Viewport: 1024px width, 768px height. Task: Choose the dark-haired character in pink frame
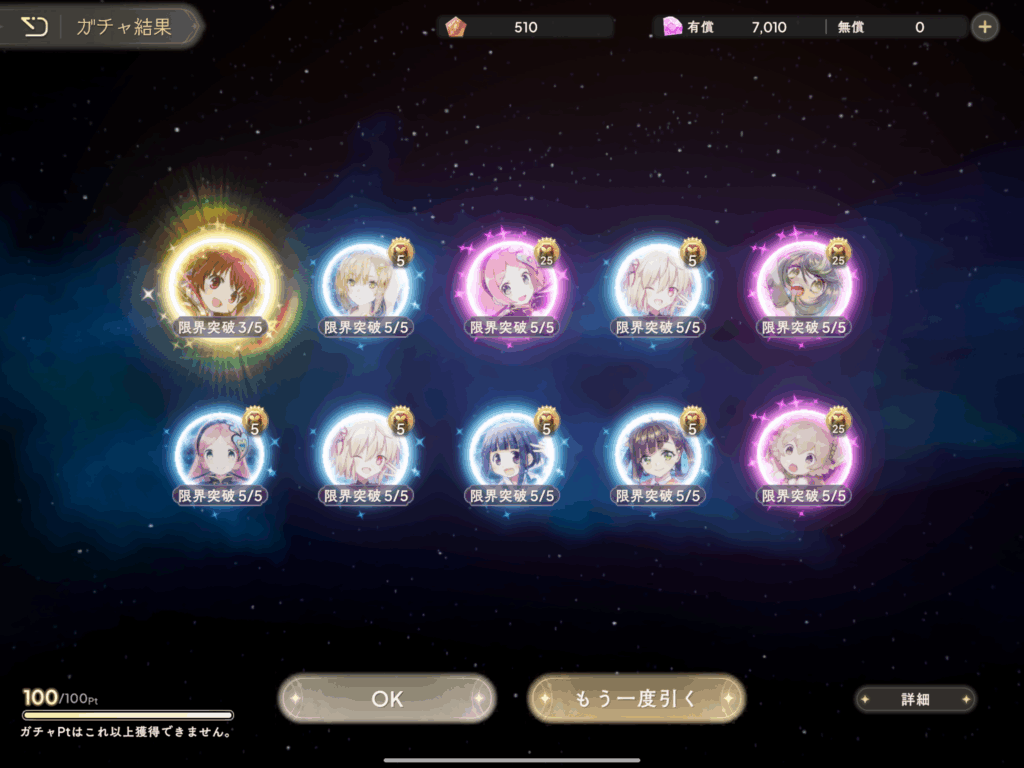point(805,287)
